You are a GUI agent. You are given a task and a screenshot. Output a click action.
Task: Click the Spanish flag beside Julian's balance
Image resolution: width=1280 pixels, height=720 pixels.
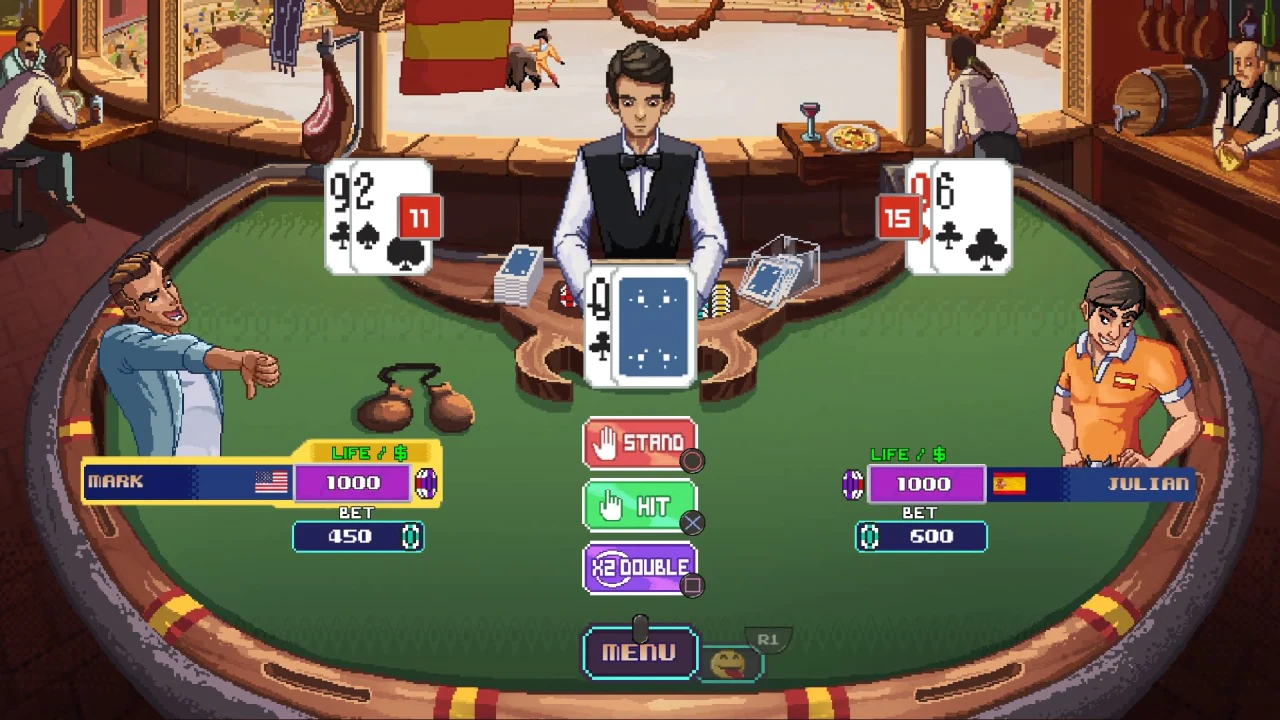point(1009,484)
